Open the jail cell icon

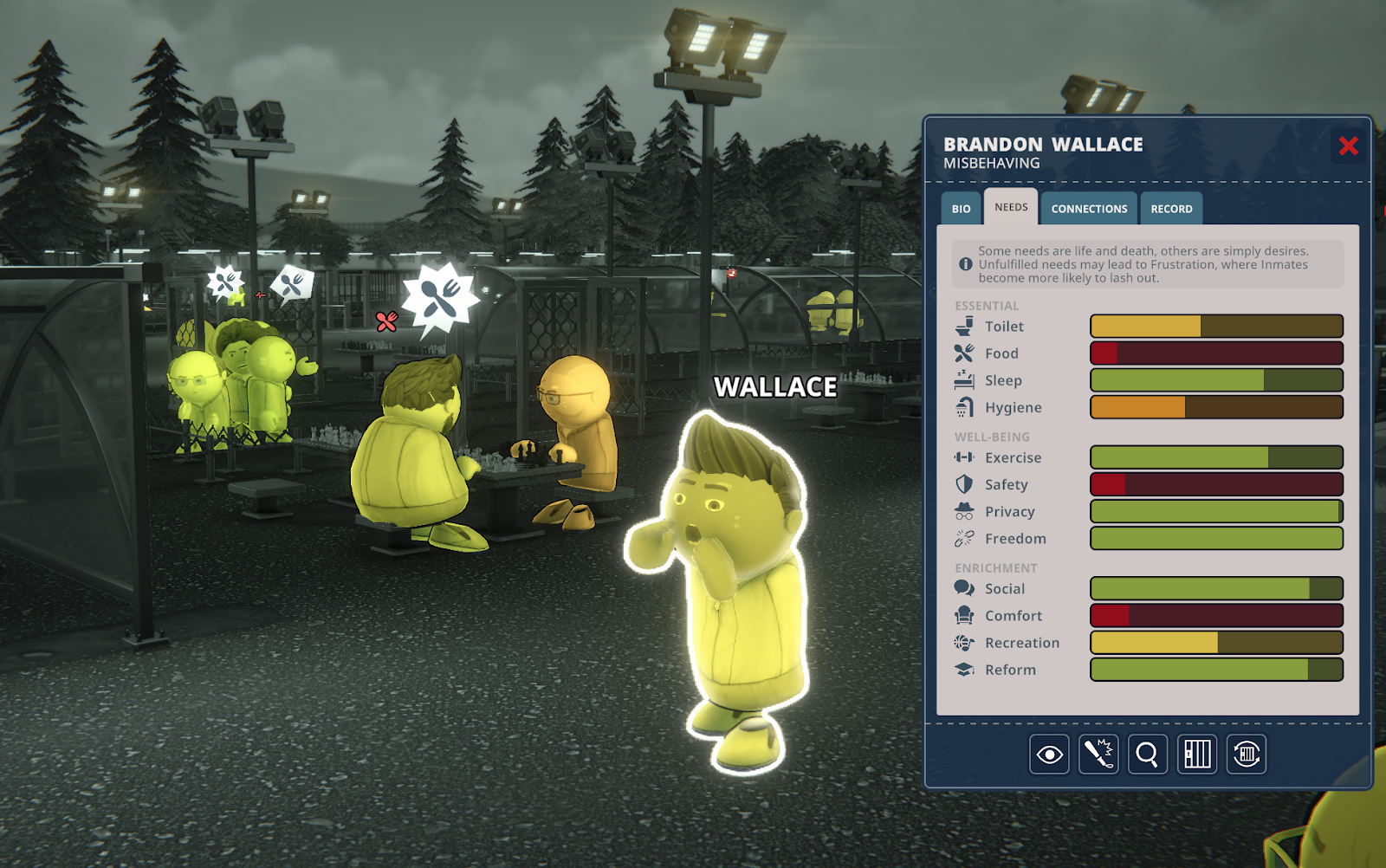coord(1196,755)
